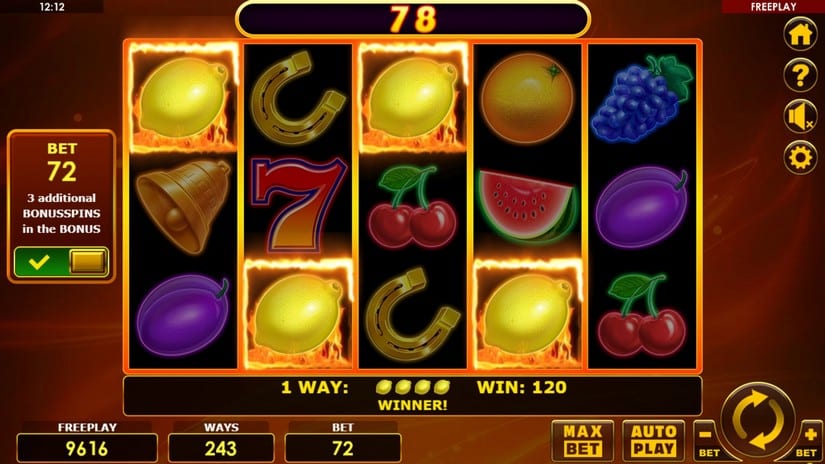
Task: Increase the bet with plus
Action: click(x=809, y=437)
